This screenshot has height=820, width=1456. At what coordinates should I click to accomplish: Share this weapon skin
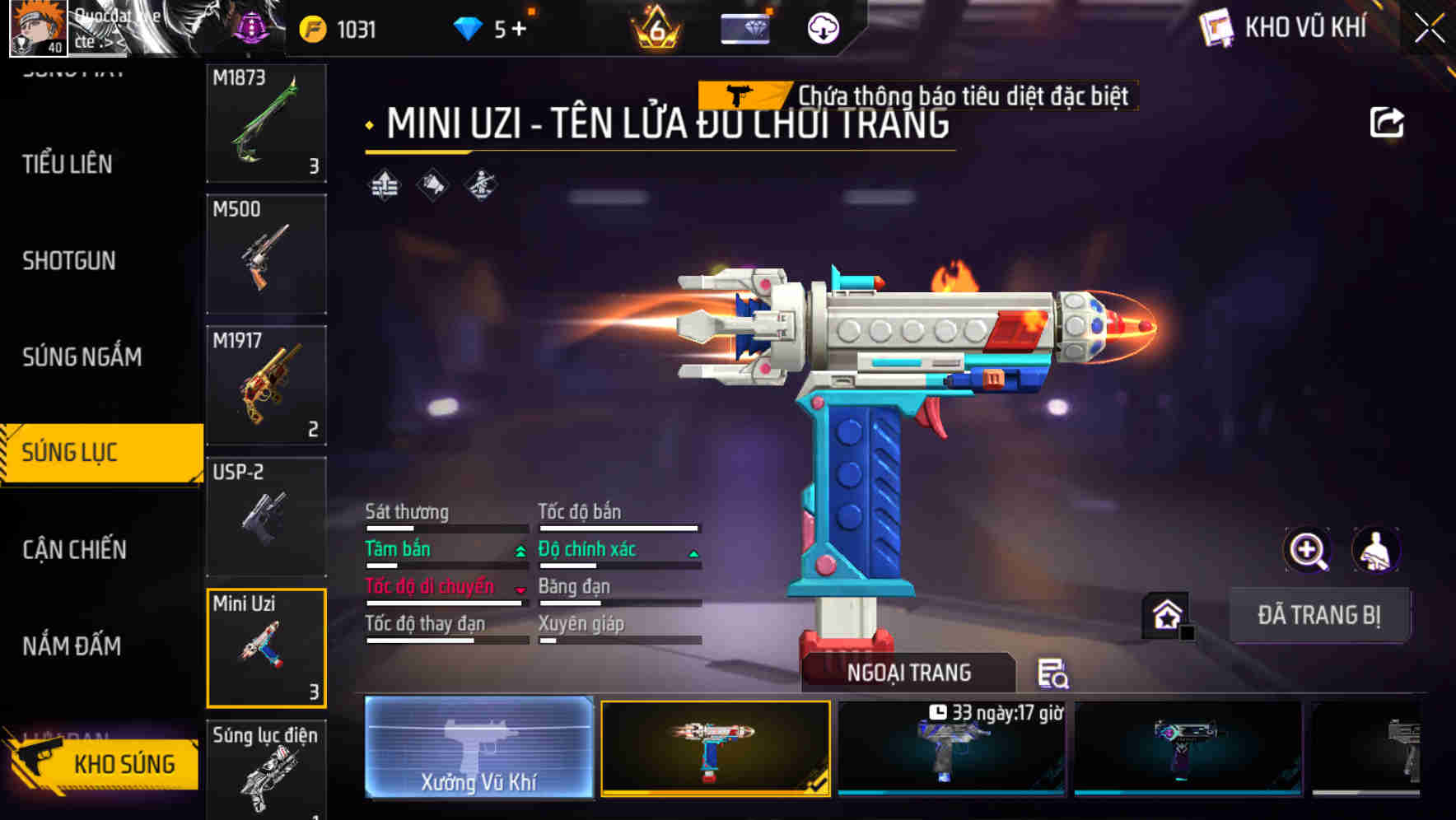[1386, 123]
